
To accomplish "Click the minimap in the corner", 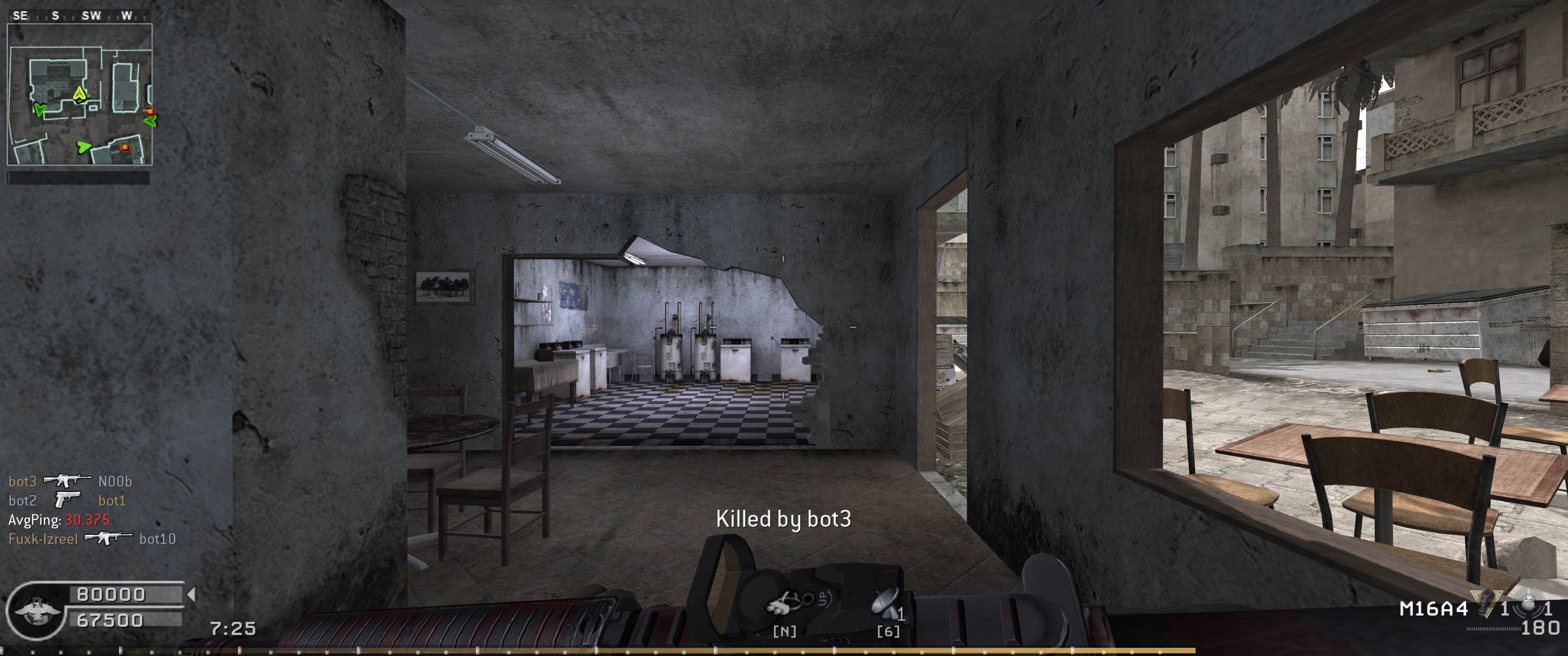I will (x=79, y=94).
